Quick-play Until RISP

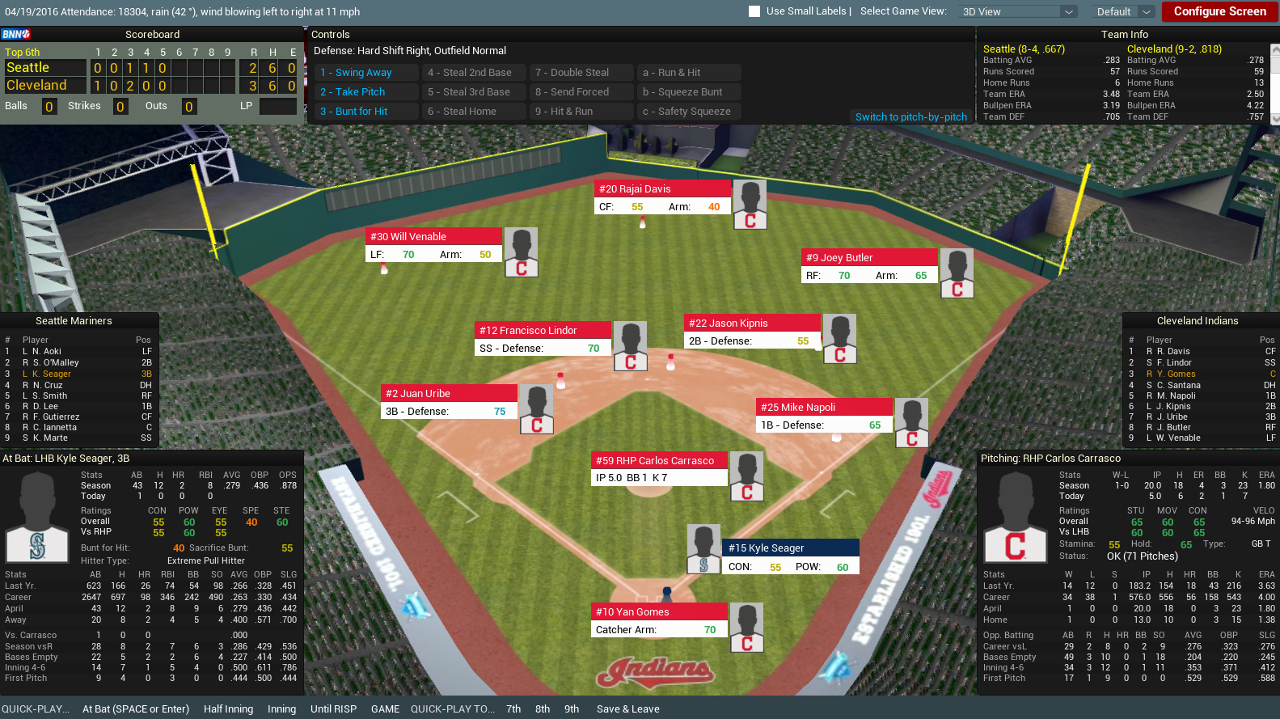pyautogui.click(x=334, y=709)
